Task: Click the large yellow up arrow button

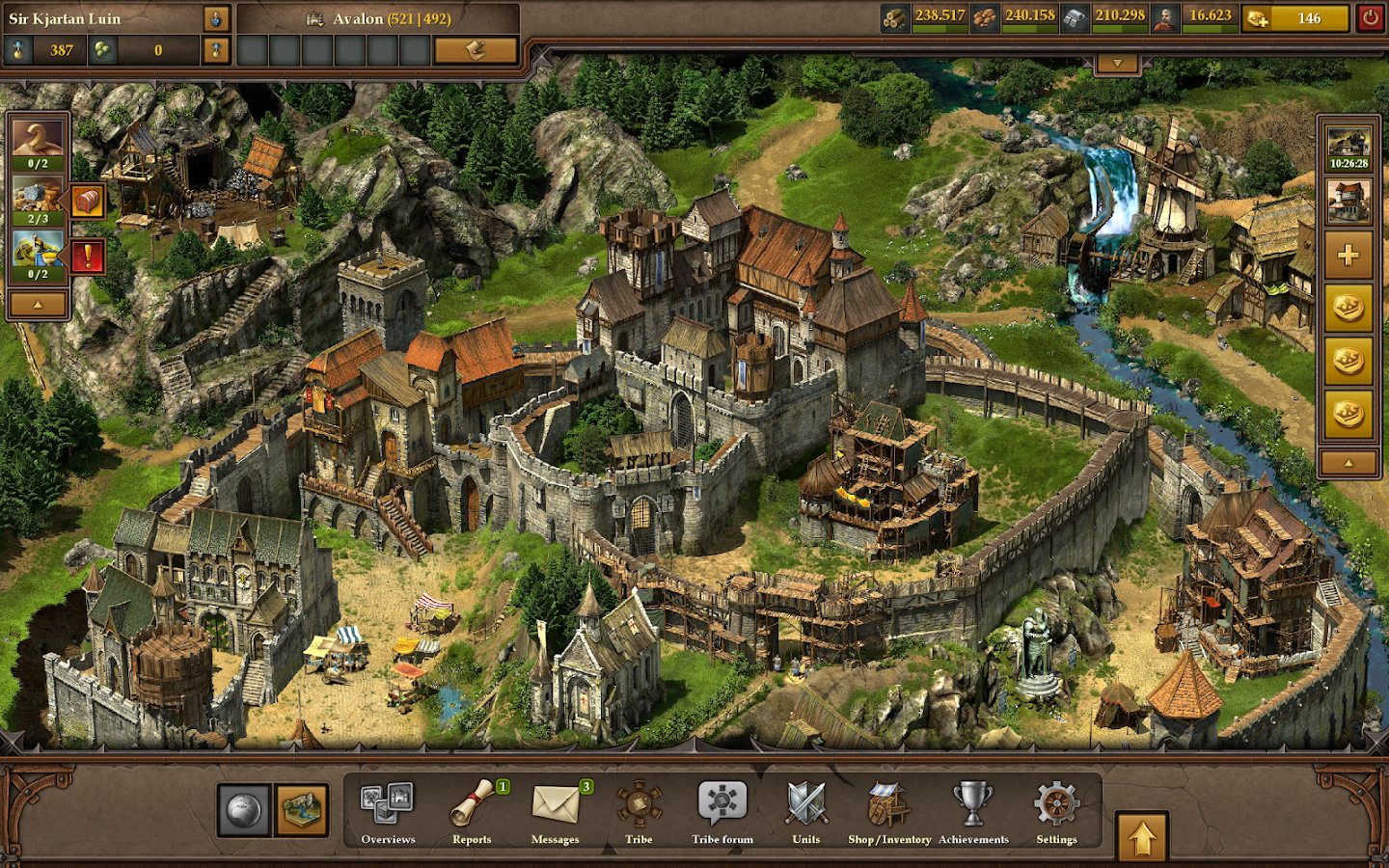Action: click(x=1142, y=838)
